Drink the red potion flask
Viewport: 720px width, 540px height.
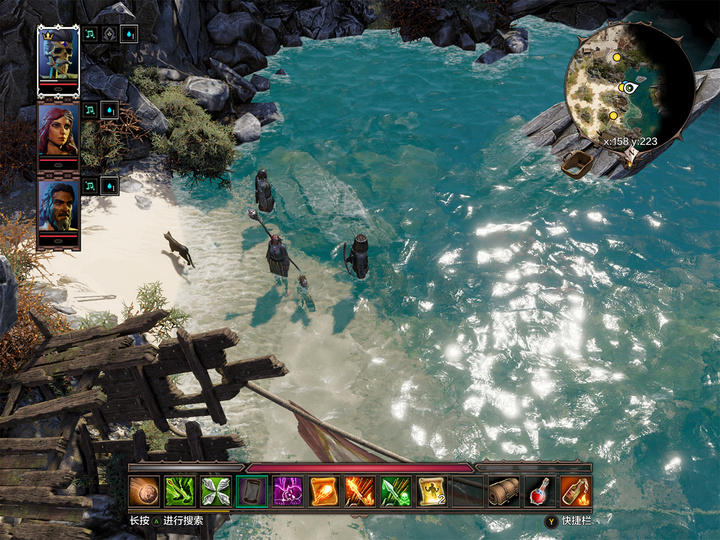coord(540,491)
